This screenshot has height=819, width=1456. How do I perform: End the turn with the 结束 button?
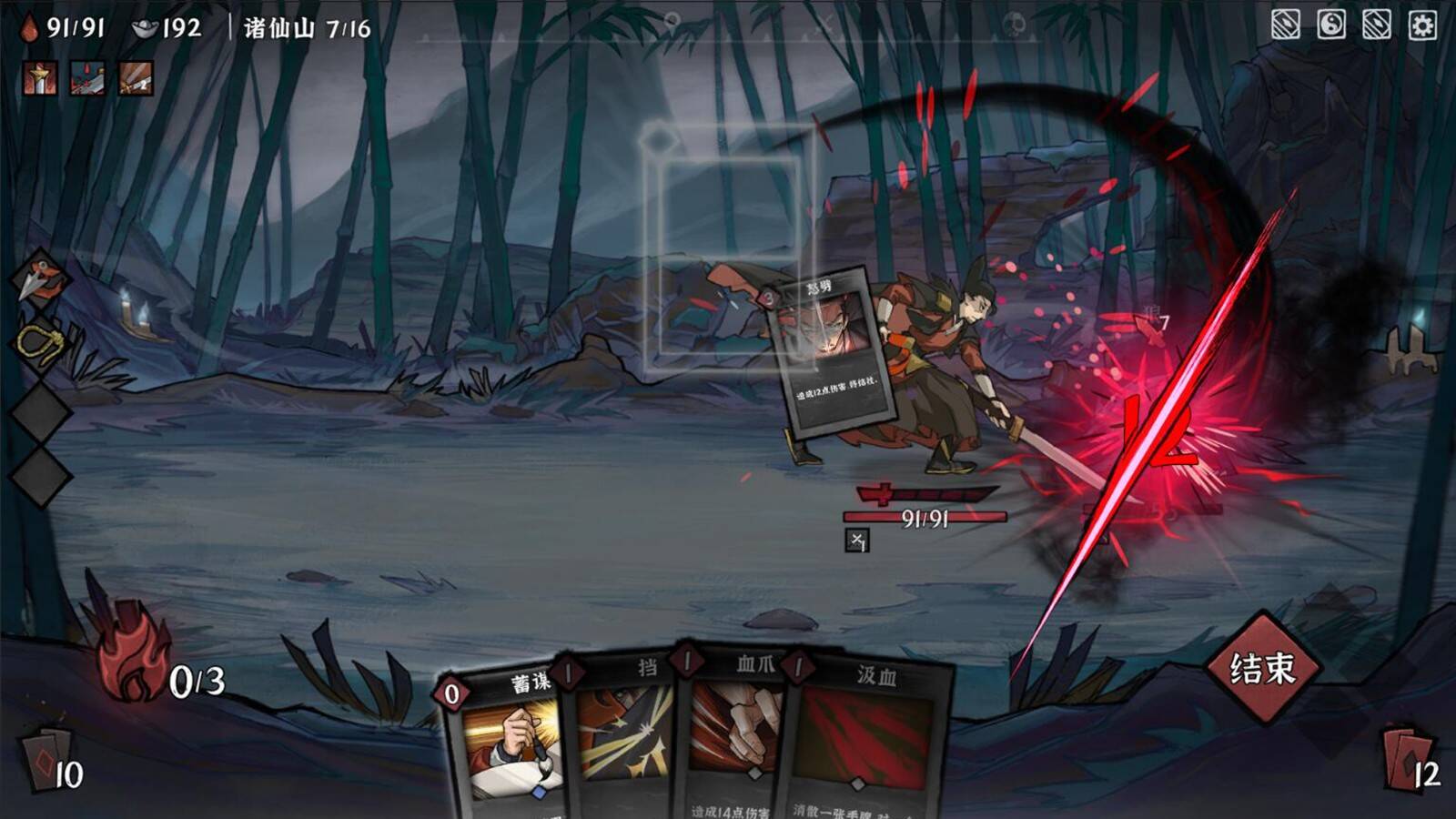(1262, 669)
